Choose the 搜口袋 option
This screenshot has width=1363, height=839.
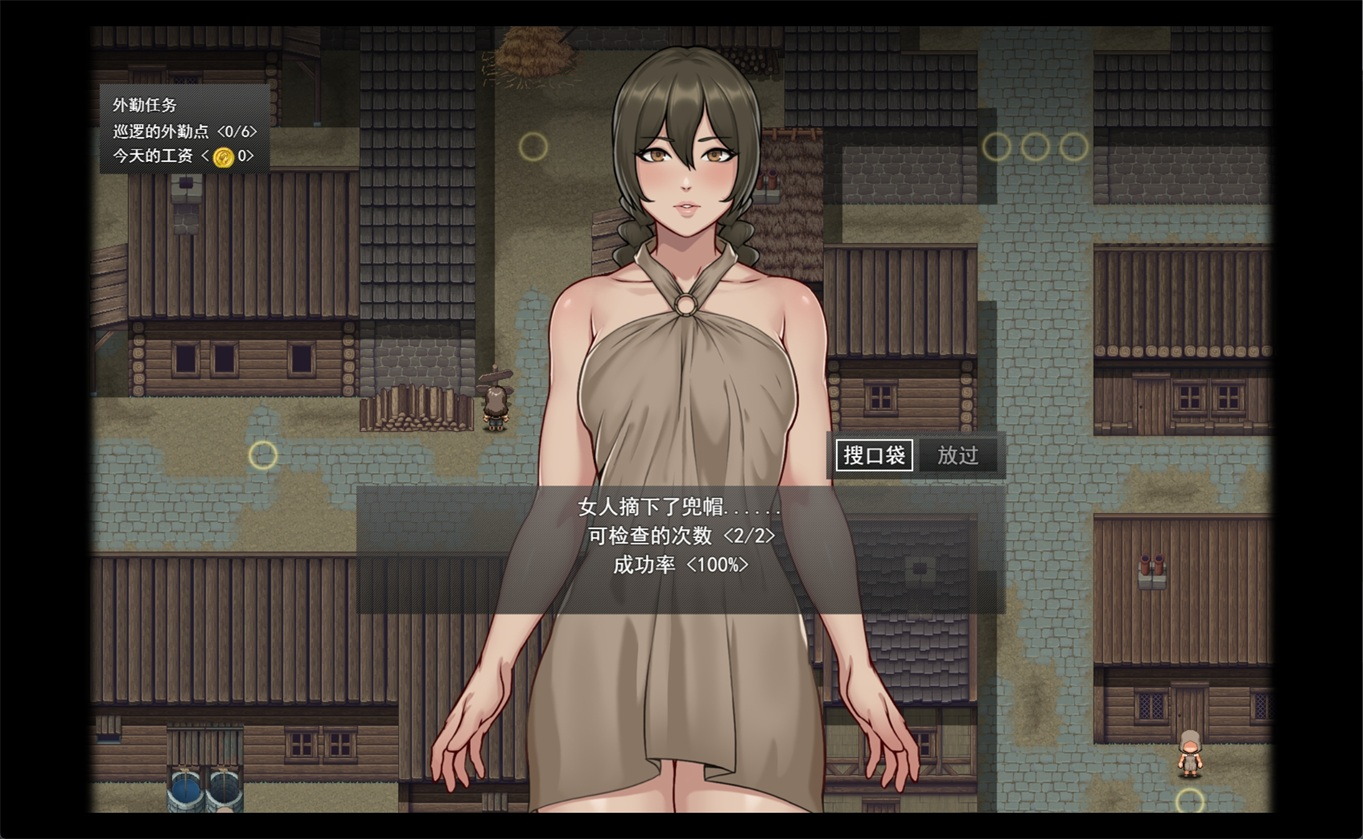(x=874, y=456)
